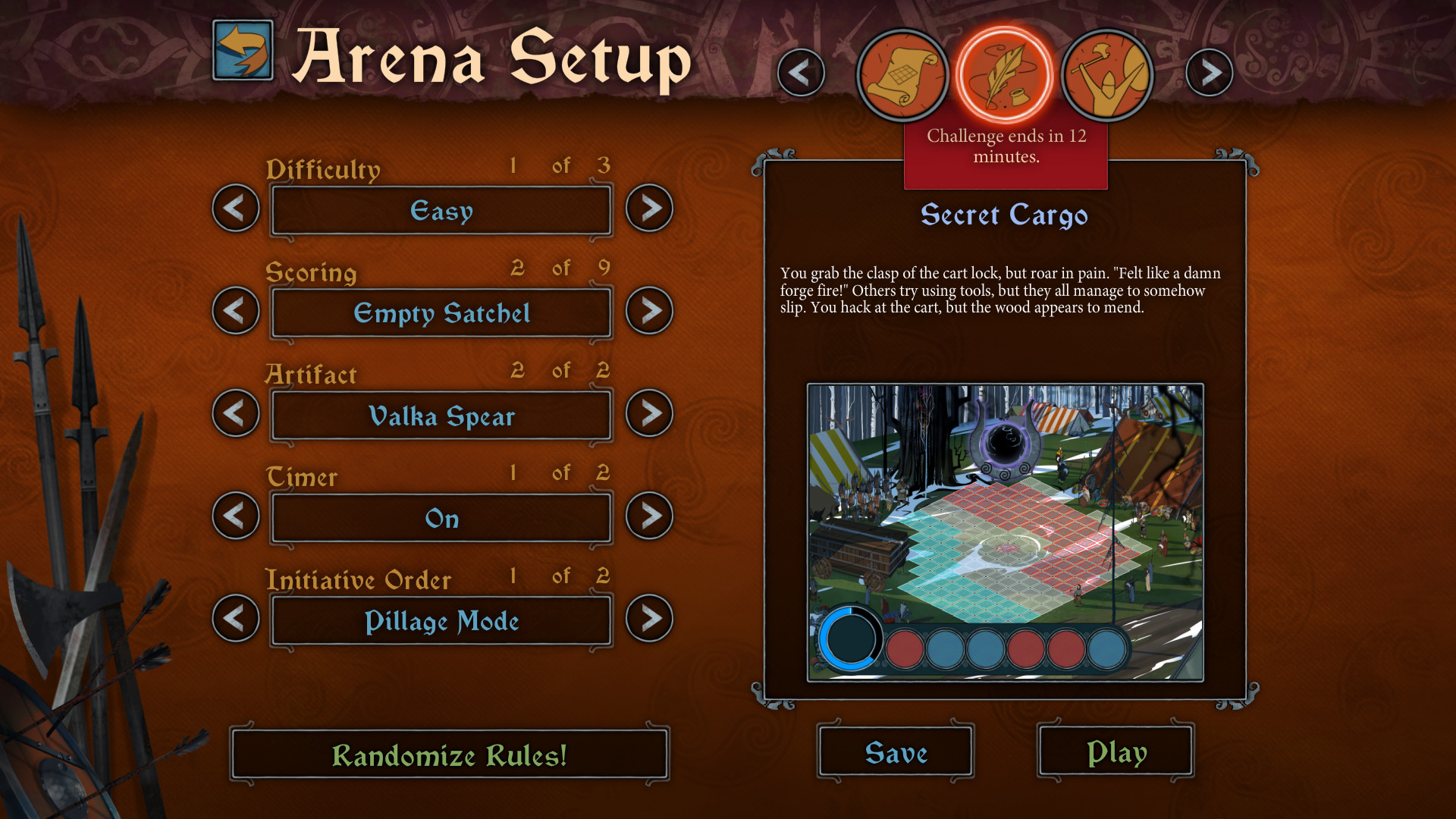Screen dimensions: 1456x819
Task: Advance Scoring past Empty Satchel
Action: [649, 311]
